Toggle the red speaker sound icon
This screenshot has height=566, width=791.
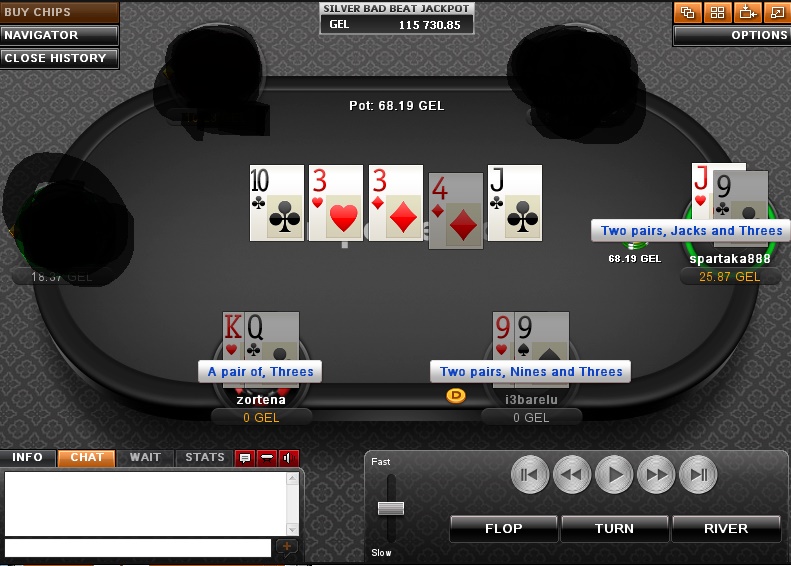[290, 458]
